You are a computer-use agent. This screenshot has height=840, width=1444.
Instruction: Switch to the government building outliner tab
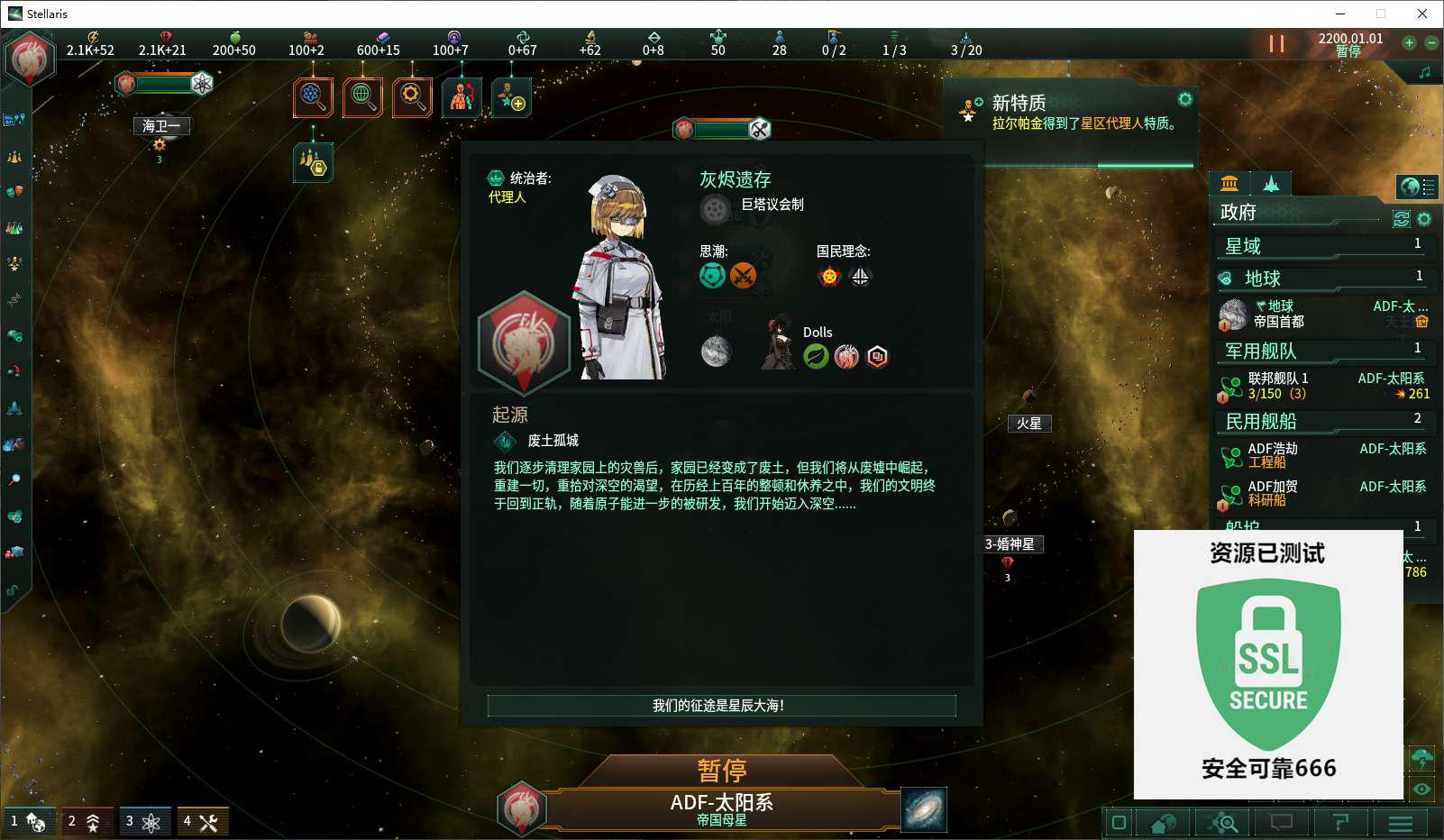click(x=1229, y=184)
